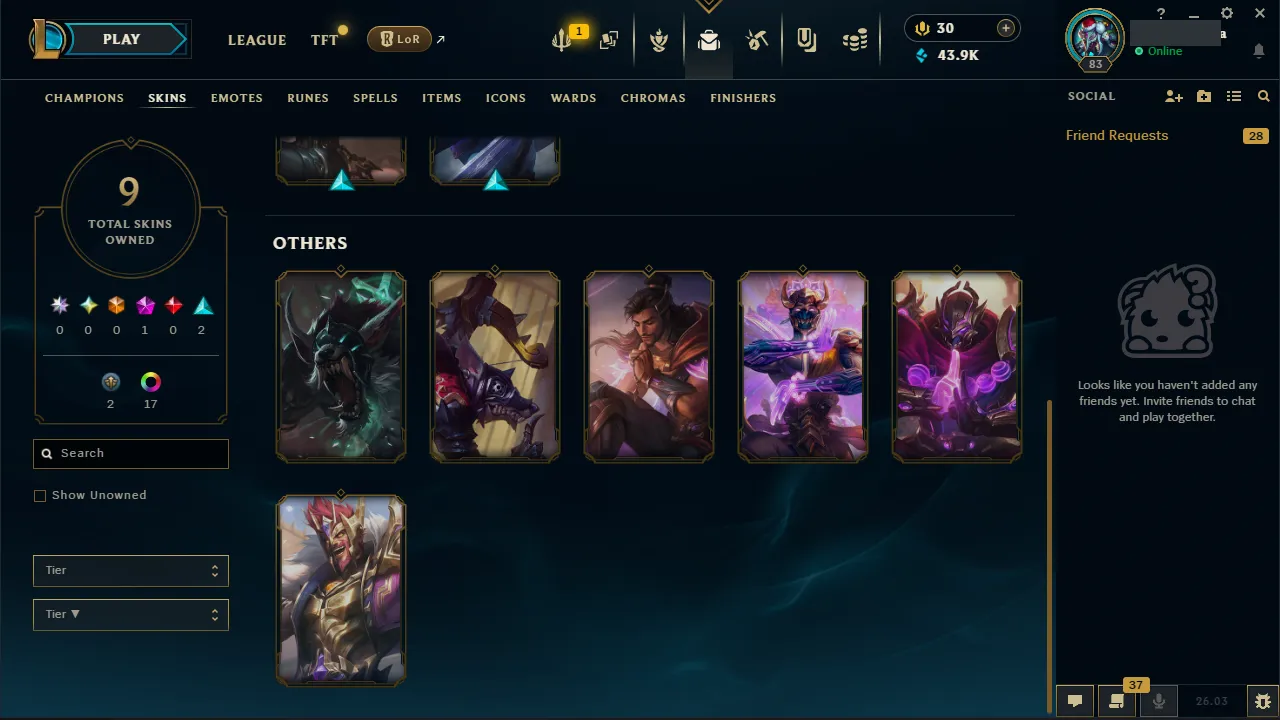Open Friend Requests
1280x720 pixels.
[x=1116, y=135]
